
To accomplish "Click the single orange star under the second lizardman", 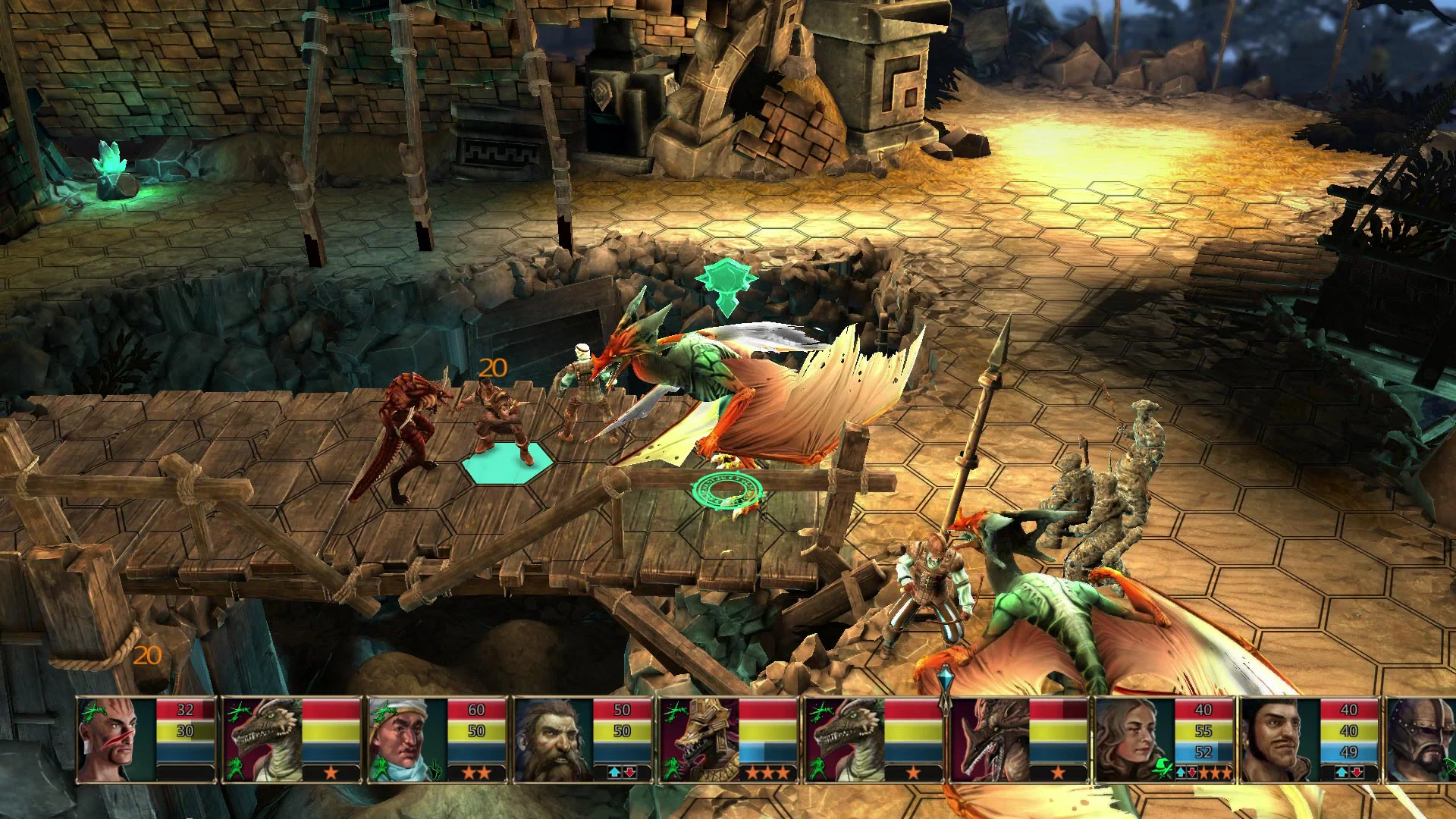I will [x=913, y=774].
